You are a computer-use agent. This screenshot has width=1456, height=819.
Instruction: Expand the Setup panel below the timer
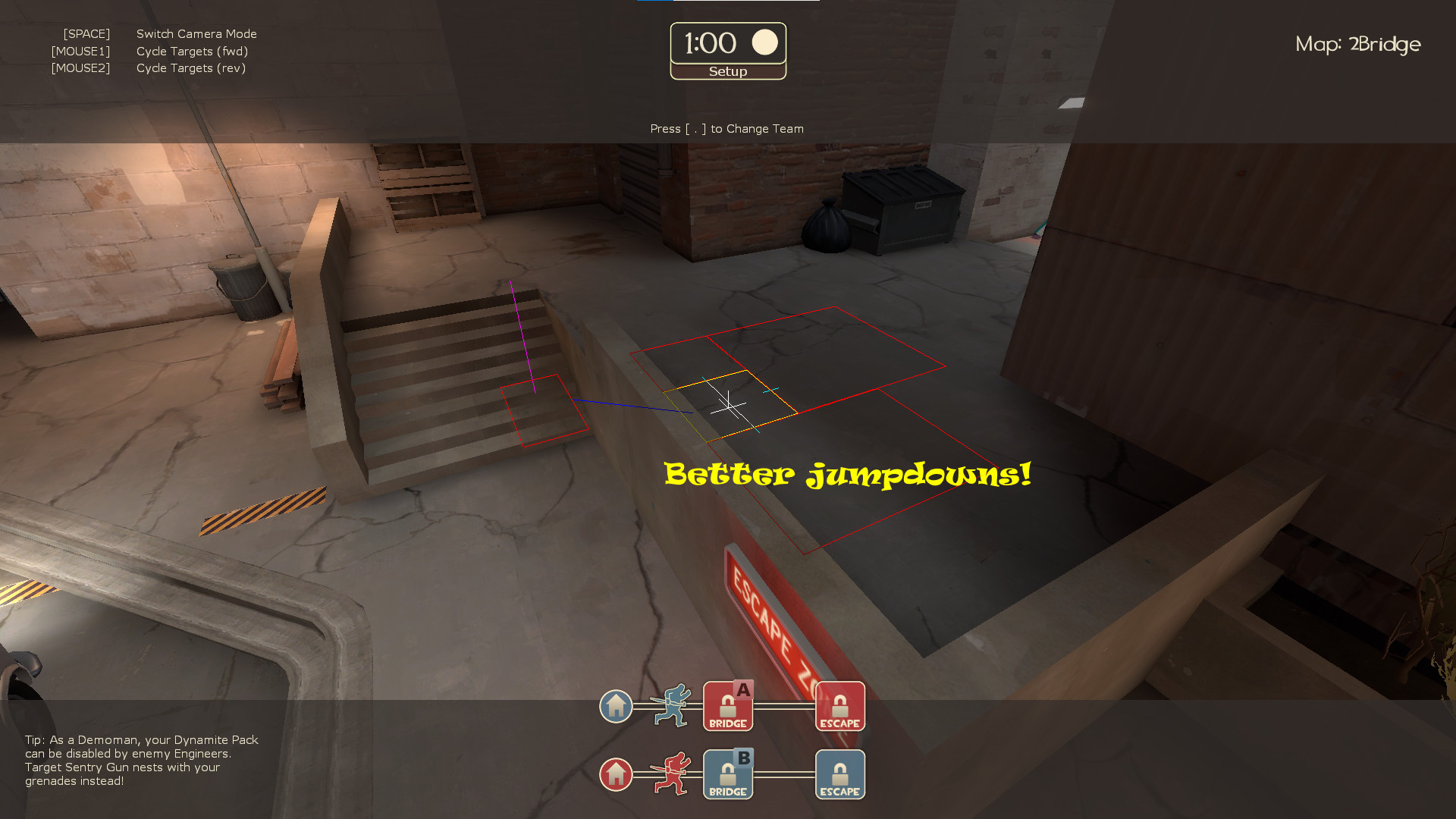tap(726, 71)
